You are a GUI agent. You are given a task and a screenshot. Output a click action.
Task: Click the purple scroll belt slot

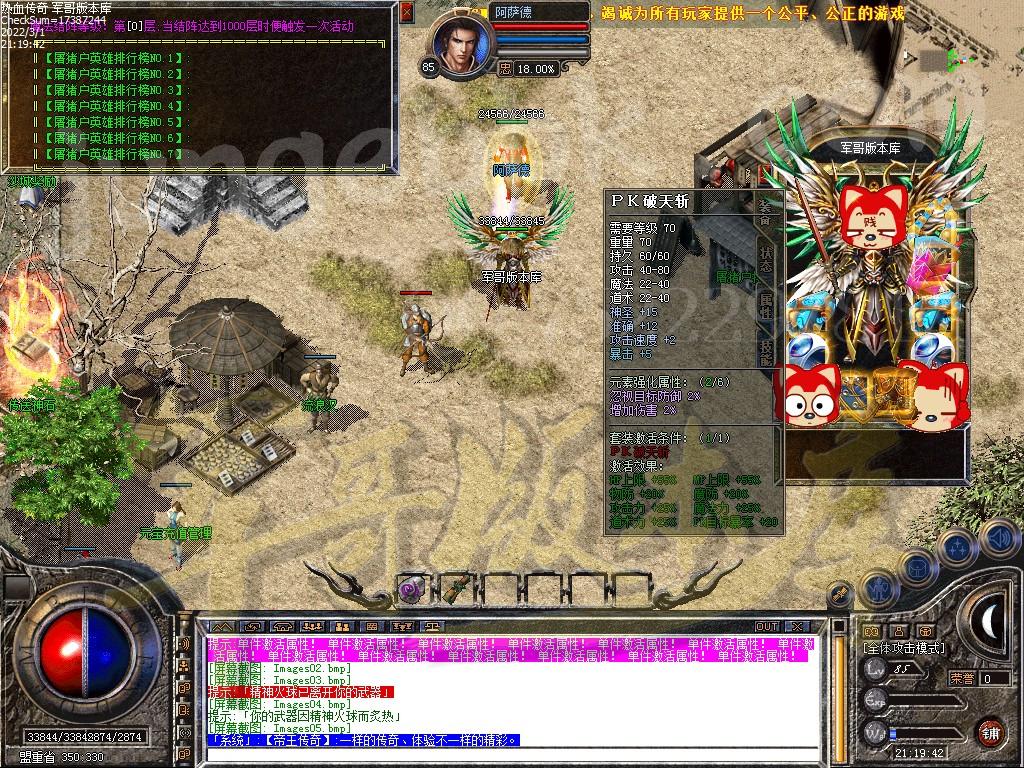point(410,590)
